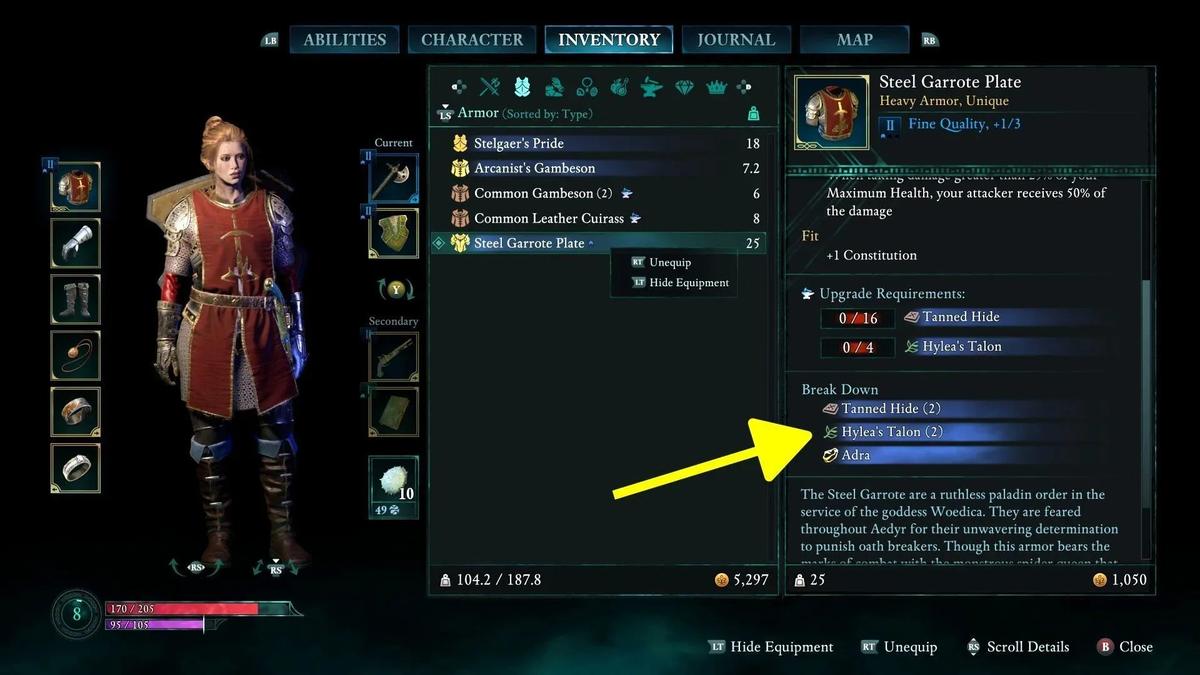Click the equipped gauntlets slot
The height and width of the screenshot is (675, 1200).
(76, 243)
